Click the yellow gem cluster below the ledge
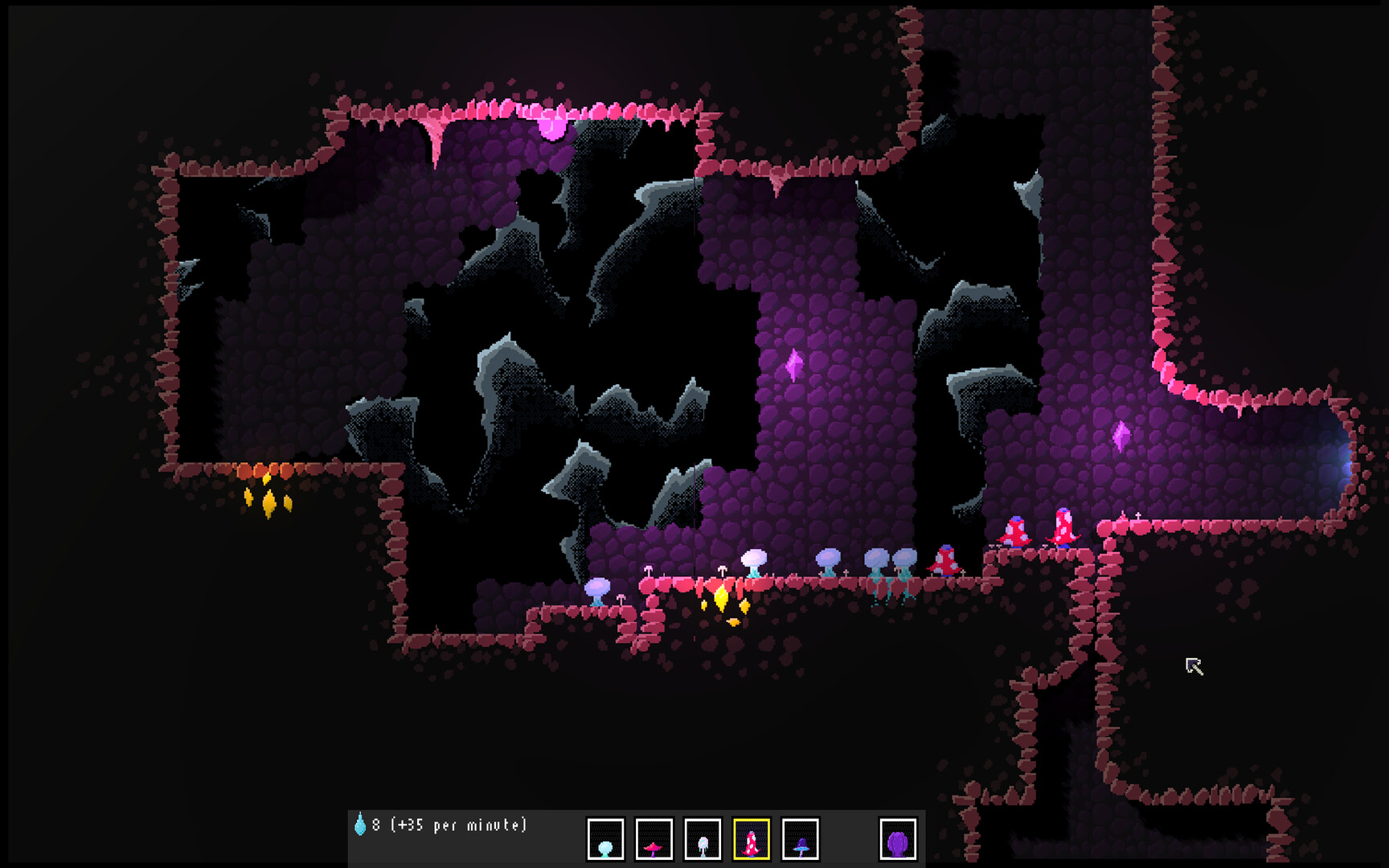This screenshot has height=868, width=1389. tap(723, 607)
